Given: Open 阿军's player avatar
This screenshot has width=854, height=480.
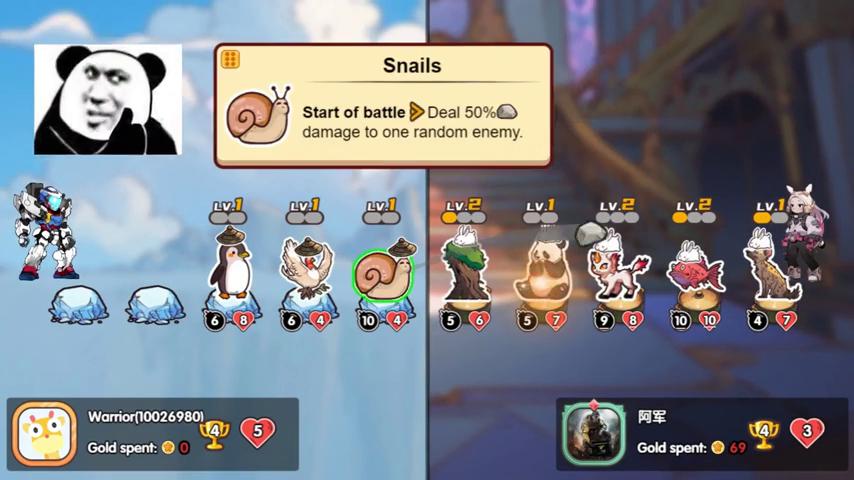Looking at the screenshot, I should click(x=594, y=434).
